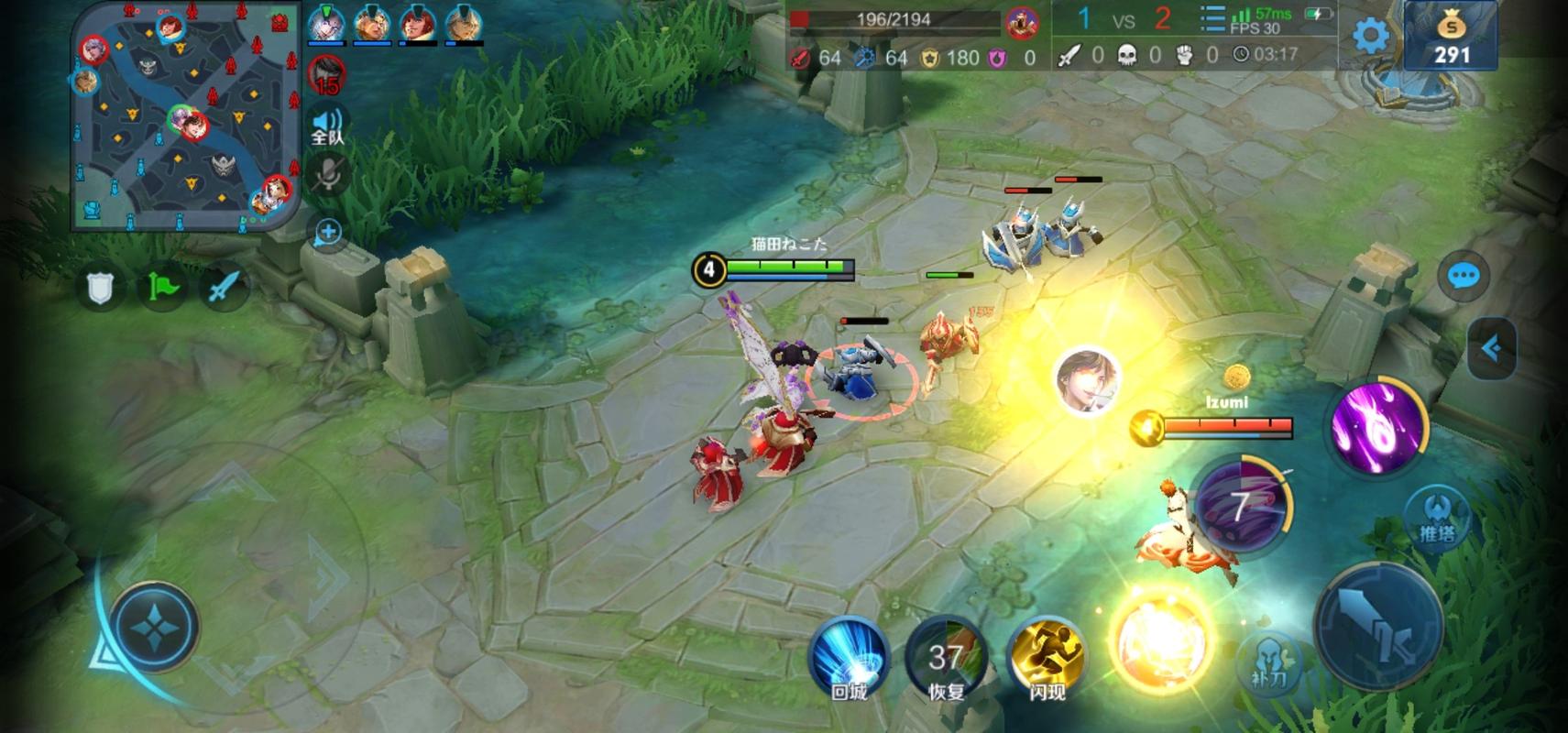Viewport: 1568px width, 733px height.
Task: Open the scoreboard list icon
Action: pyautogui.click(x=1212, y=20)
